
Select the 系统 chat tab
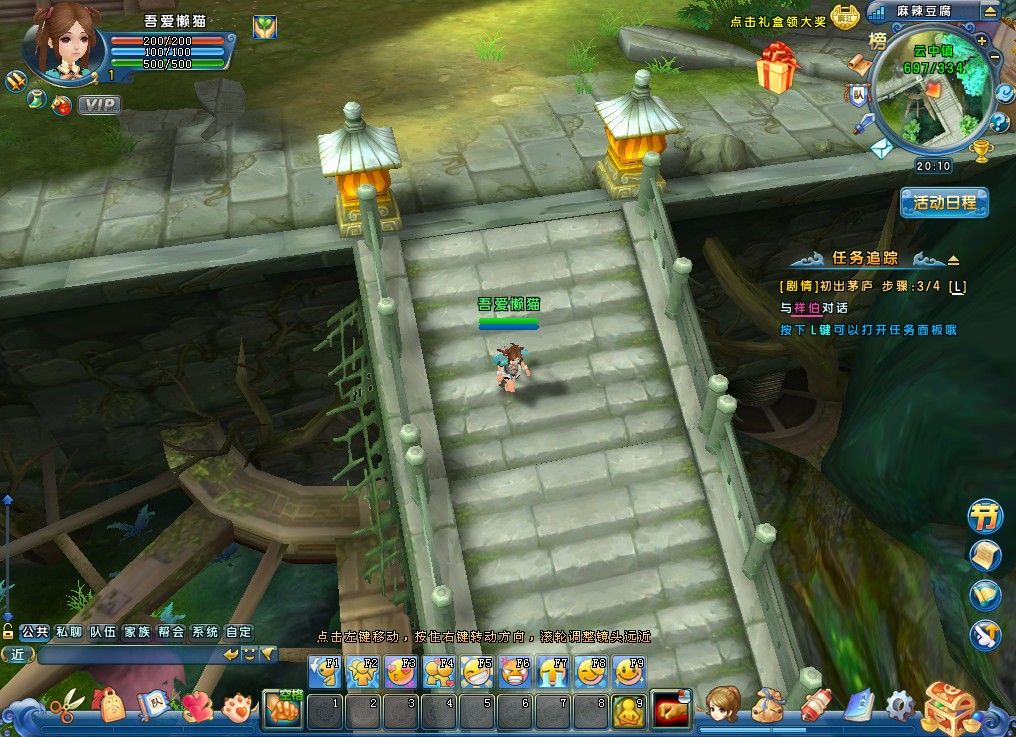pyautogui.click(x=205, y=632)
